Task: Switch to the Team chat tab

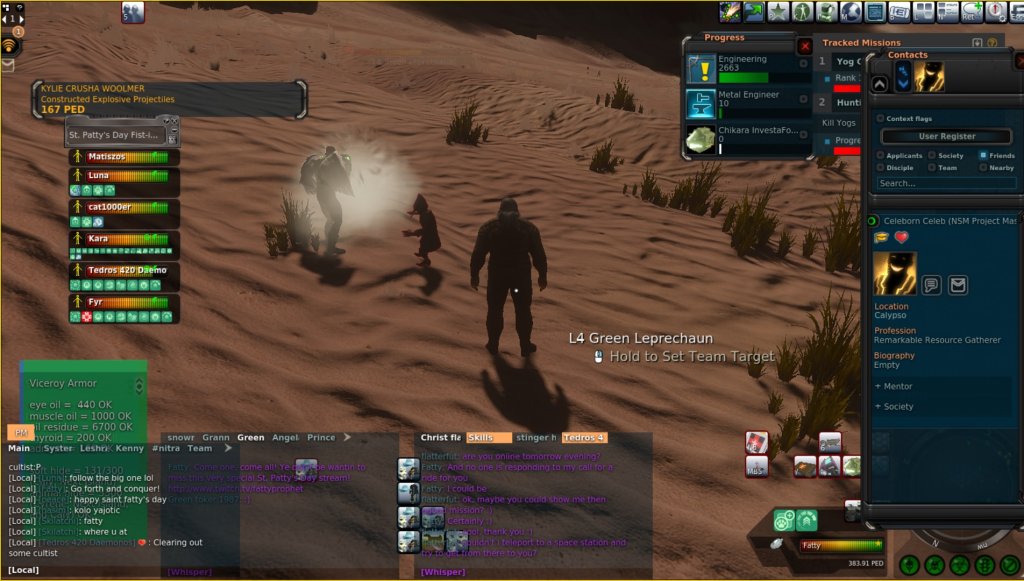Action: click(200, 449)
